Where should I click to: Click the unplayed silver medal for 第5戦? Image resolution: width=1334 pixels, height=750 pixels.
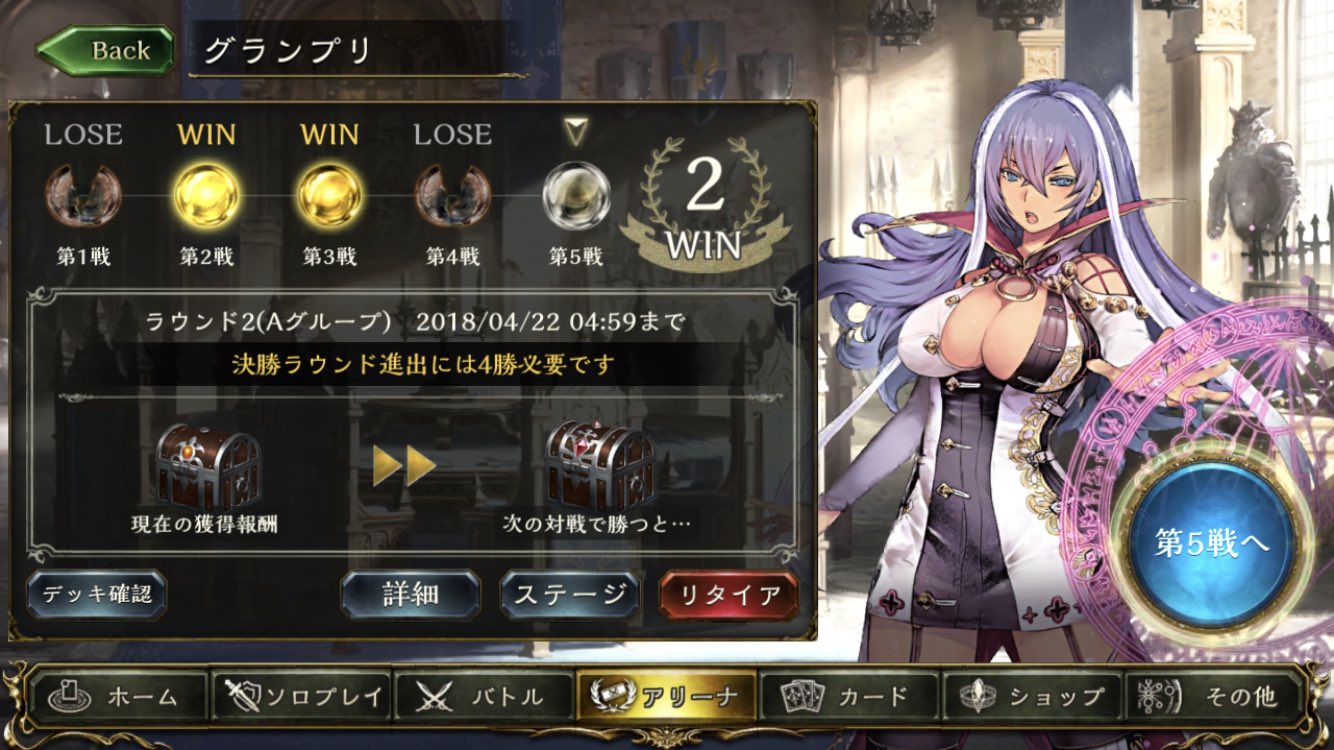pyautogui.click(x=575, y=196)
